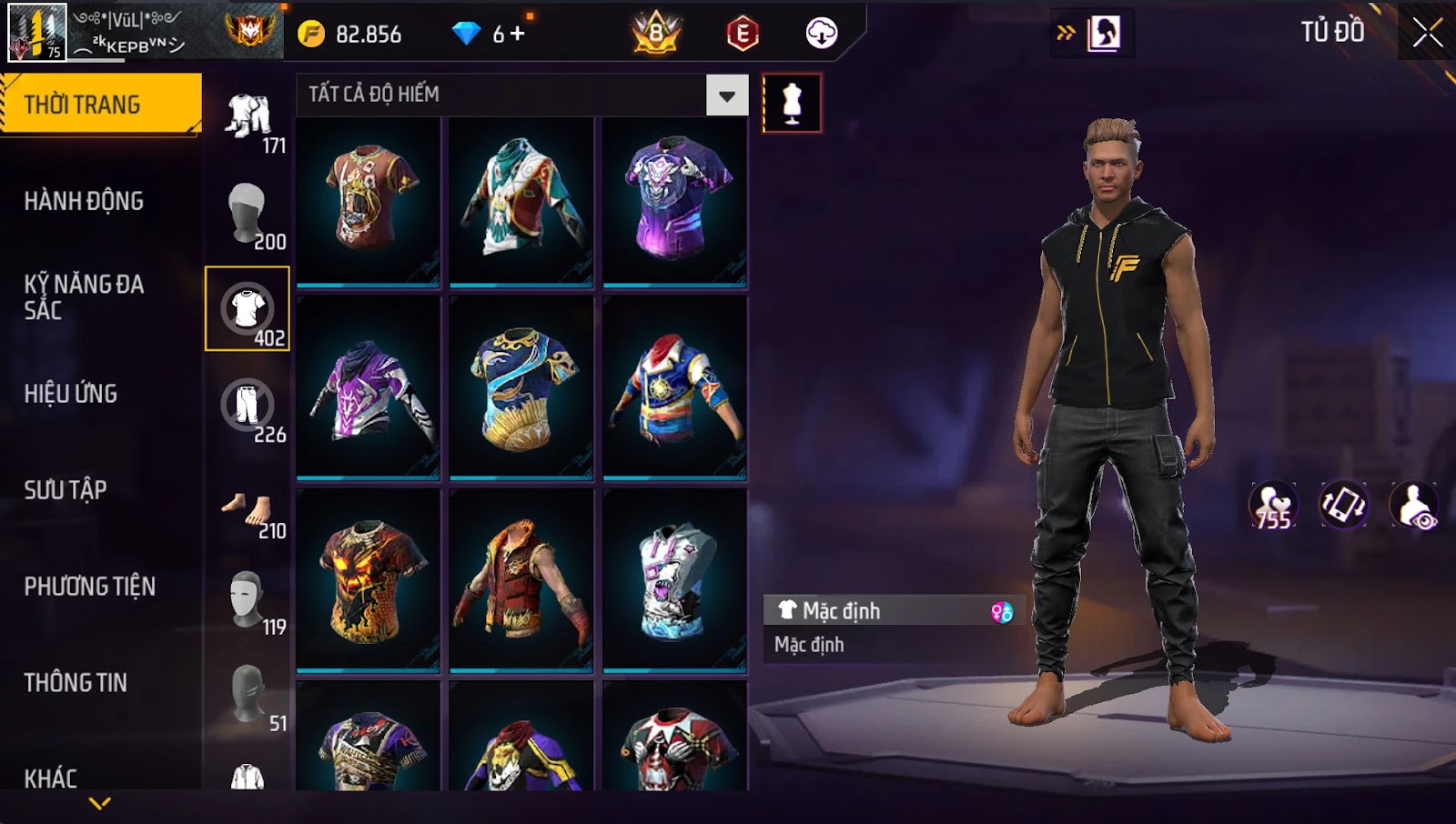Select the blue and gold dragon shirt

(x=521, y=388)
